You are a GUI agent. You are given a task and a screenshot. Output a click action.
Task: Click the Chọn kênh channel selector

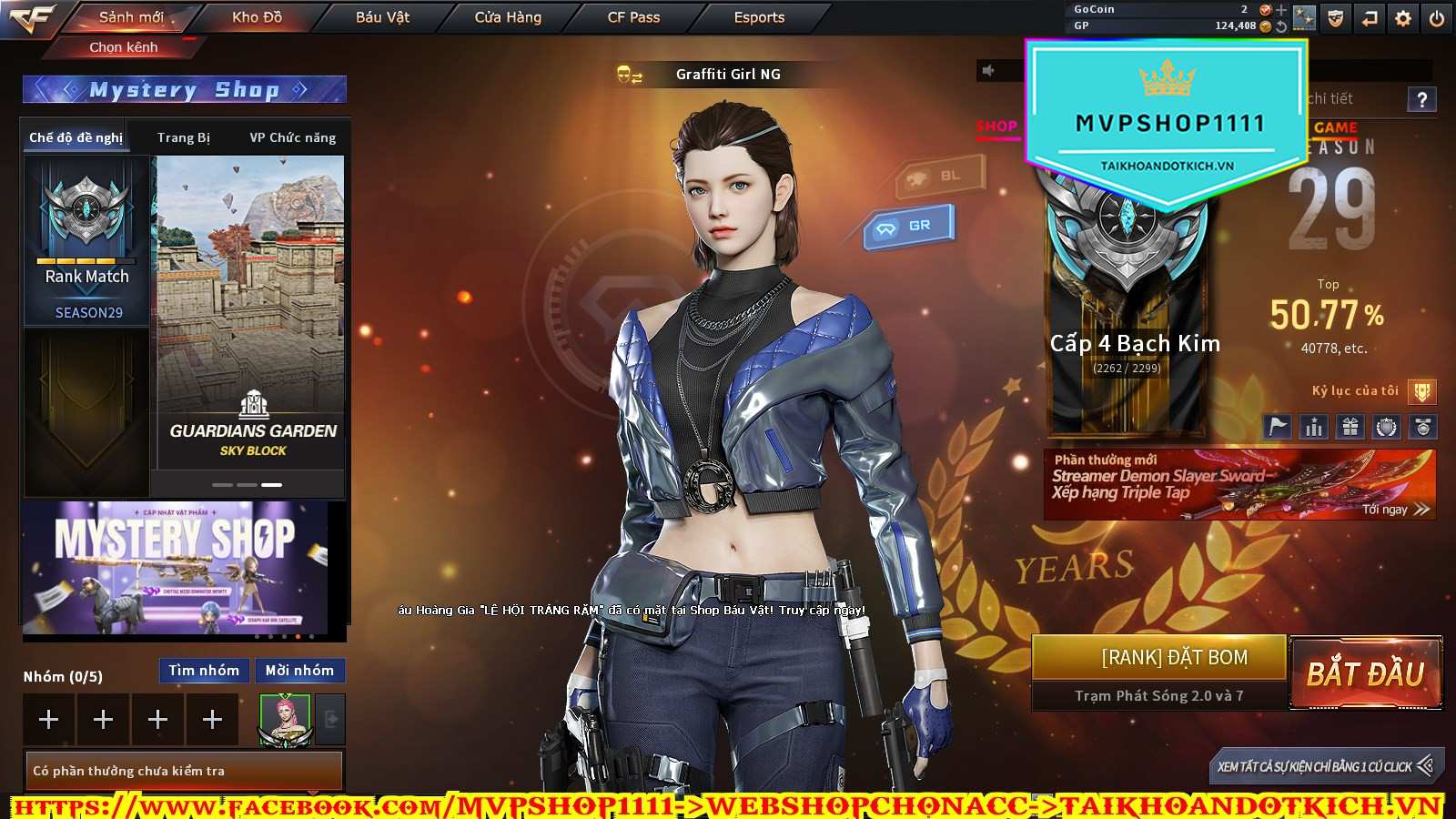(124, 47)
